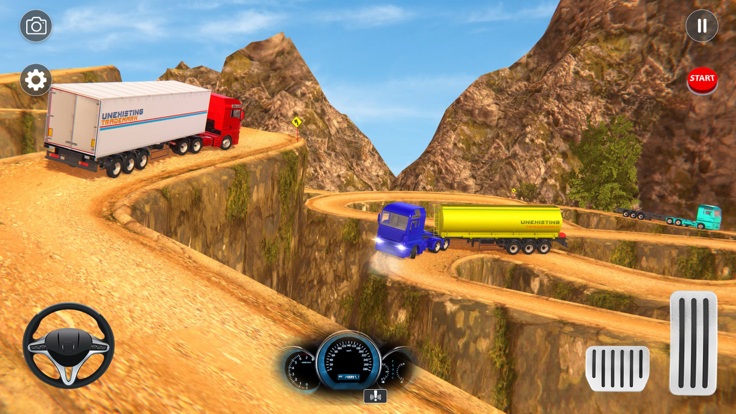
Task: Step on the brake pedal
Action: click(x=617, y=368)
